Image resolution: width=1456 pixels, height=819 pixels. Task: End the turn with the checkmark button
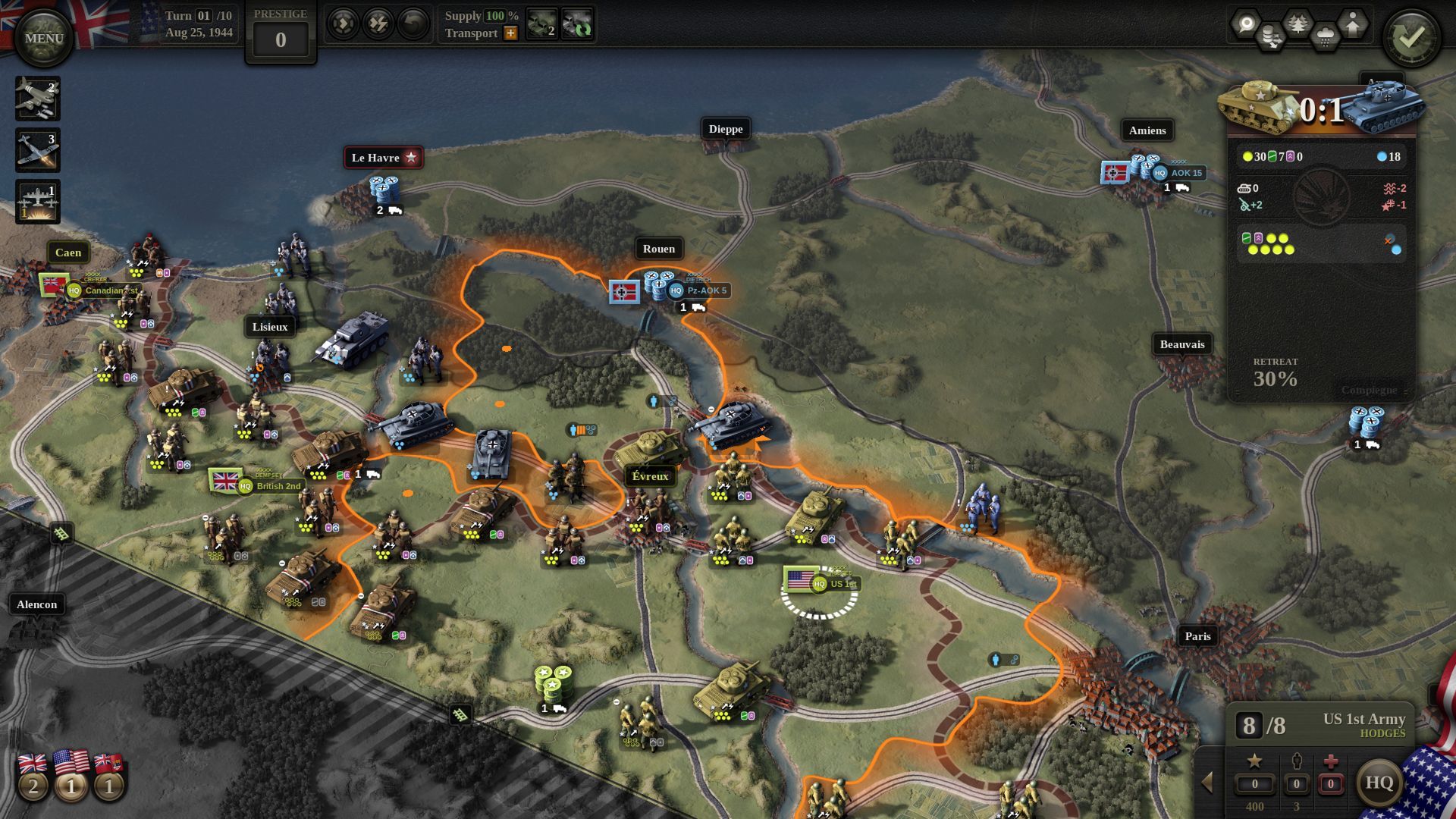click(1411, 38)
